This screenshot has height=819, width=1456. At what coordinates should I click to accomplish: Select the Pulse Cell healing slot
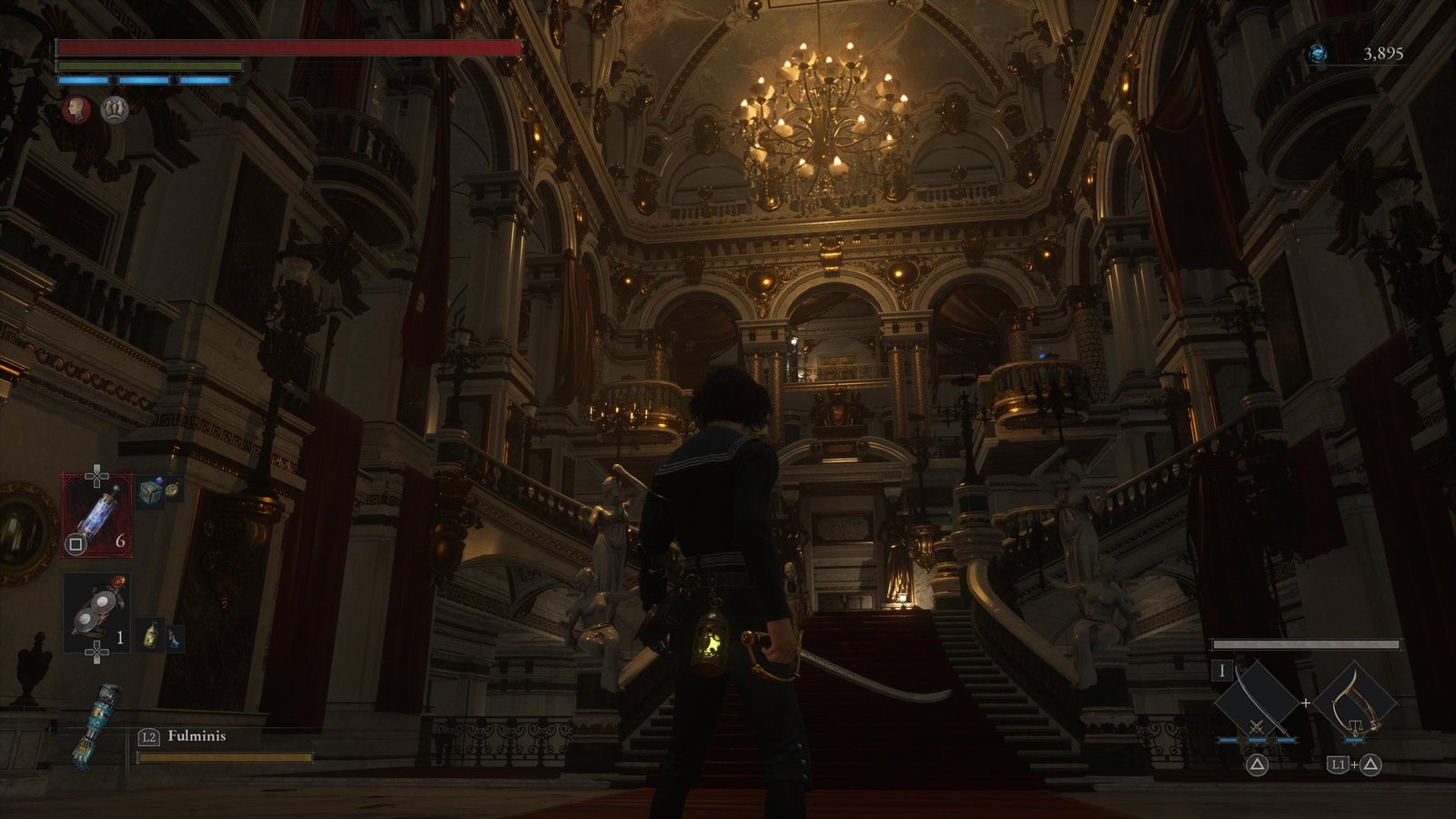point(96,515)
